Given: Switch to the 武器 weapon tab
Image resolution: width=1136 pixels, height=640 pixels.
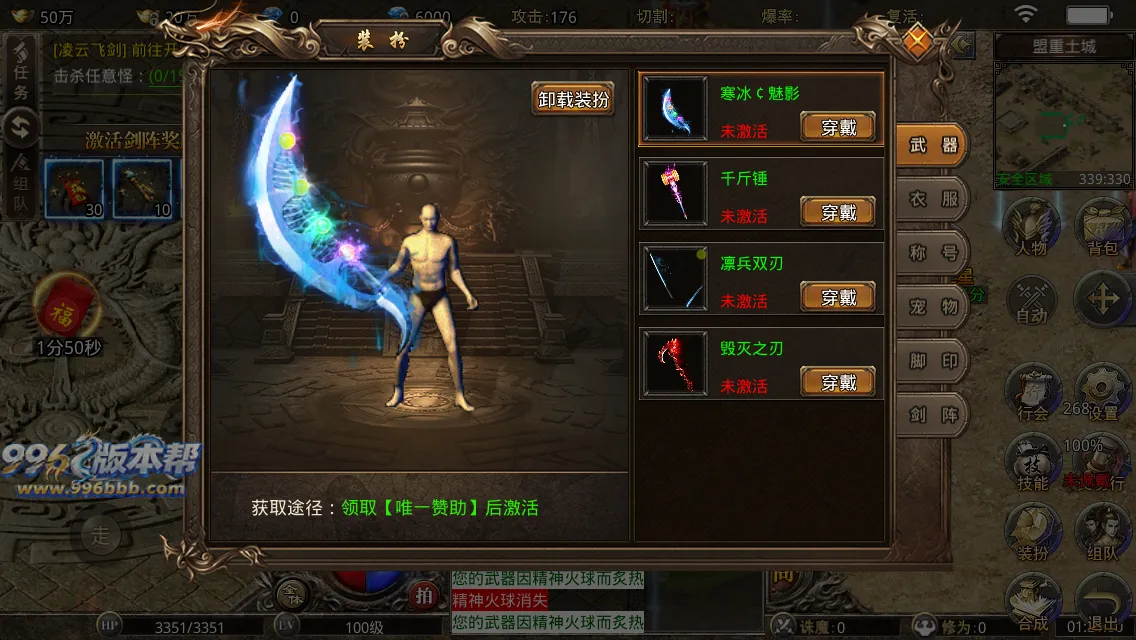Looking at the screenshot, I should (x=933, y=145).
